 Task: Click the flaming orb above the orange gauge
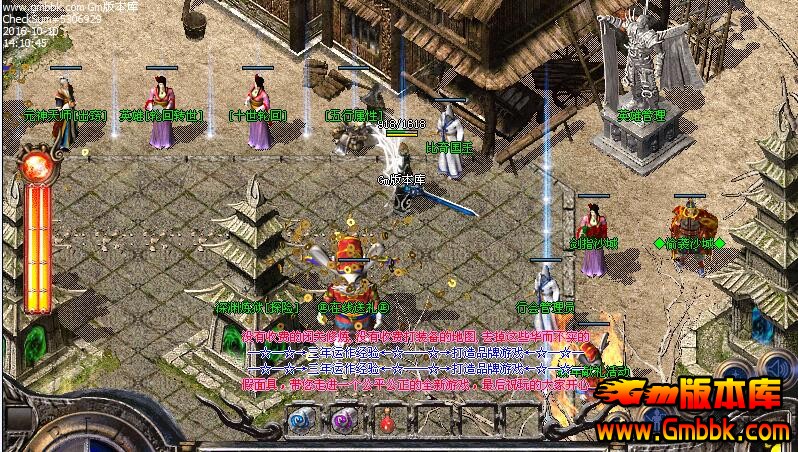click(x=38, y=165)
